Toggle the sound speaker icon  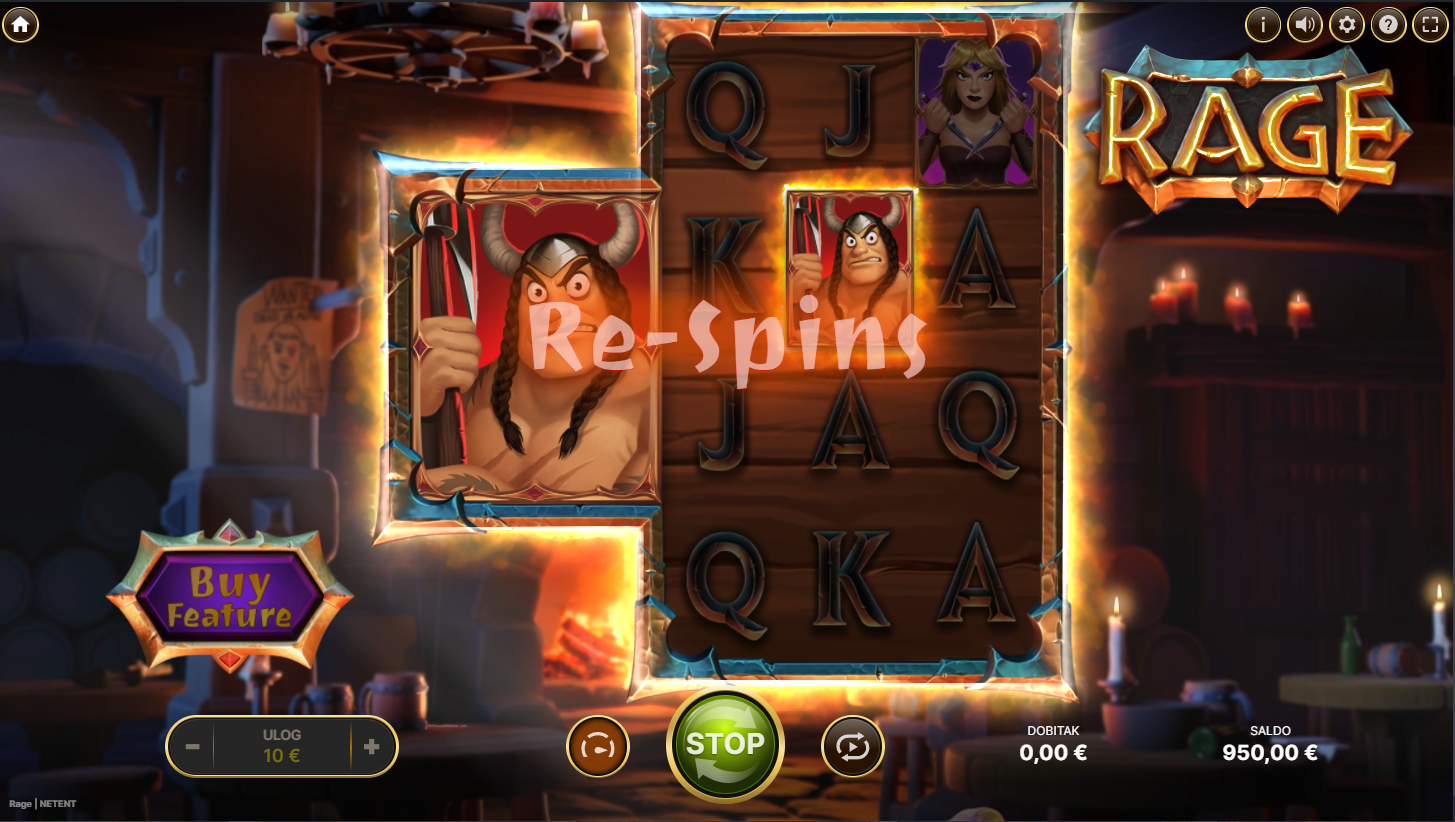coord(1305,24)
